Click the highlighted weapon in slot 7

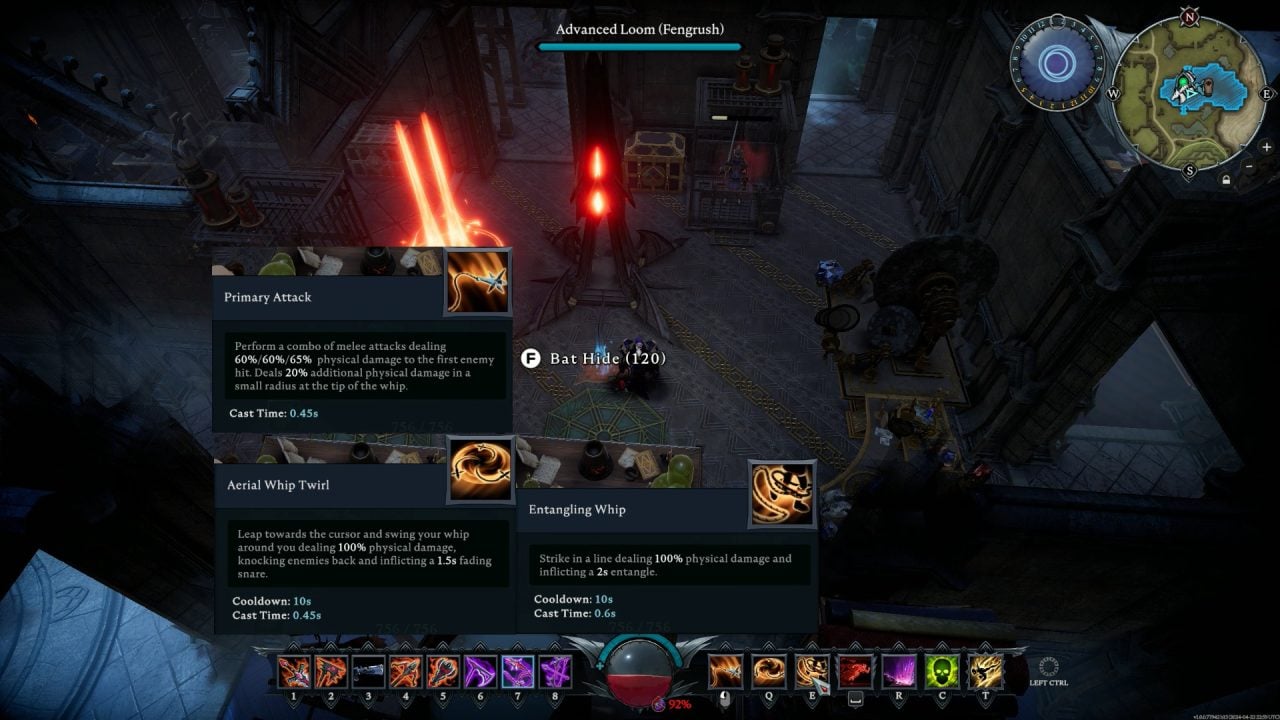[517, 671]
